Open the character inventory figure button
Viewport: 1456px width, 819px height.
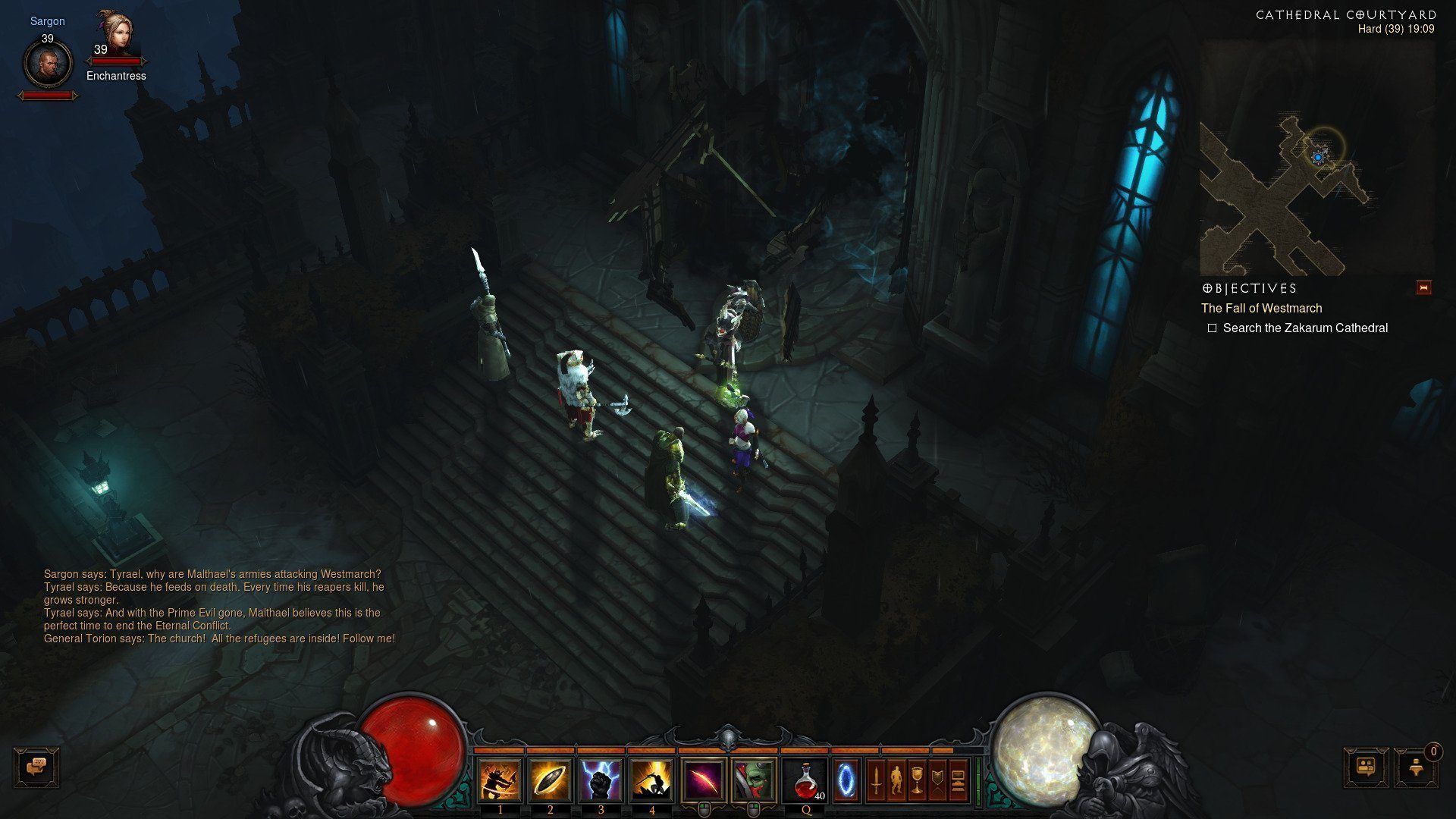[x=896, y=780]
